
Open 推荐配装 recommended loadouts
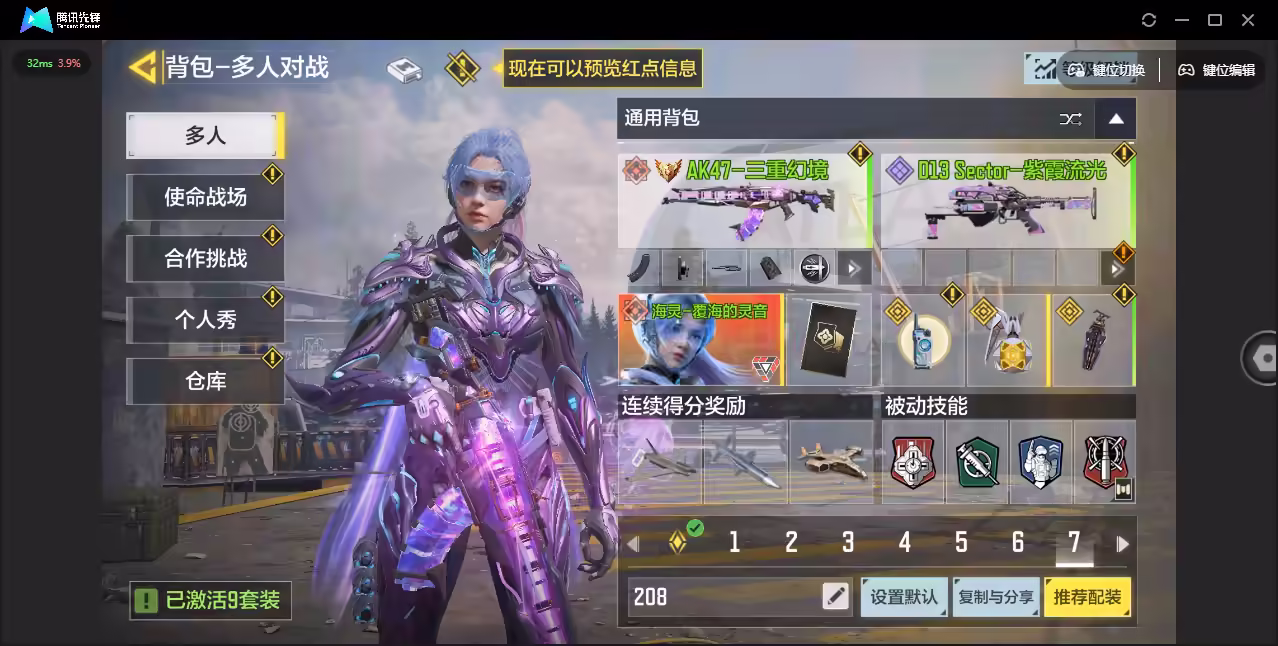[x=1087, y=597]
